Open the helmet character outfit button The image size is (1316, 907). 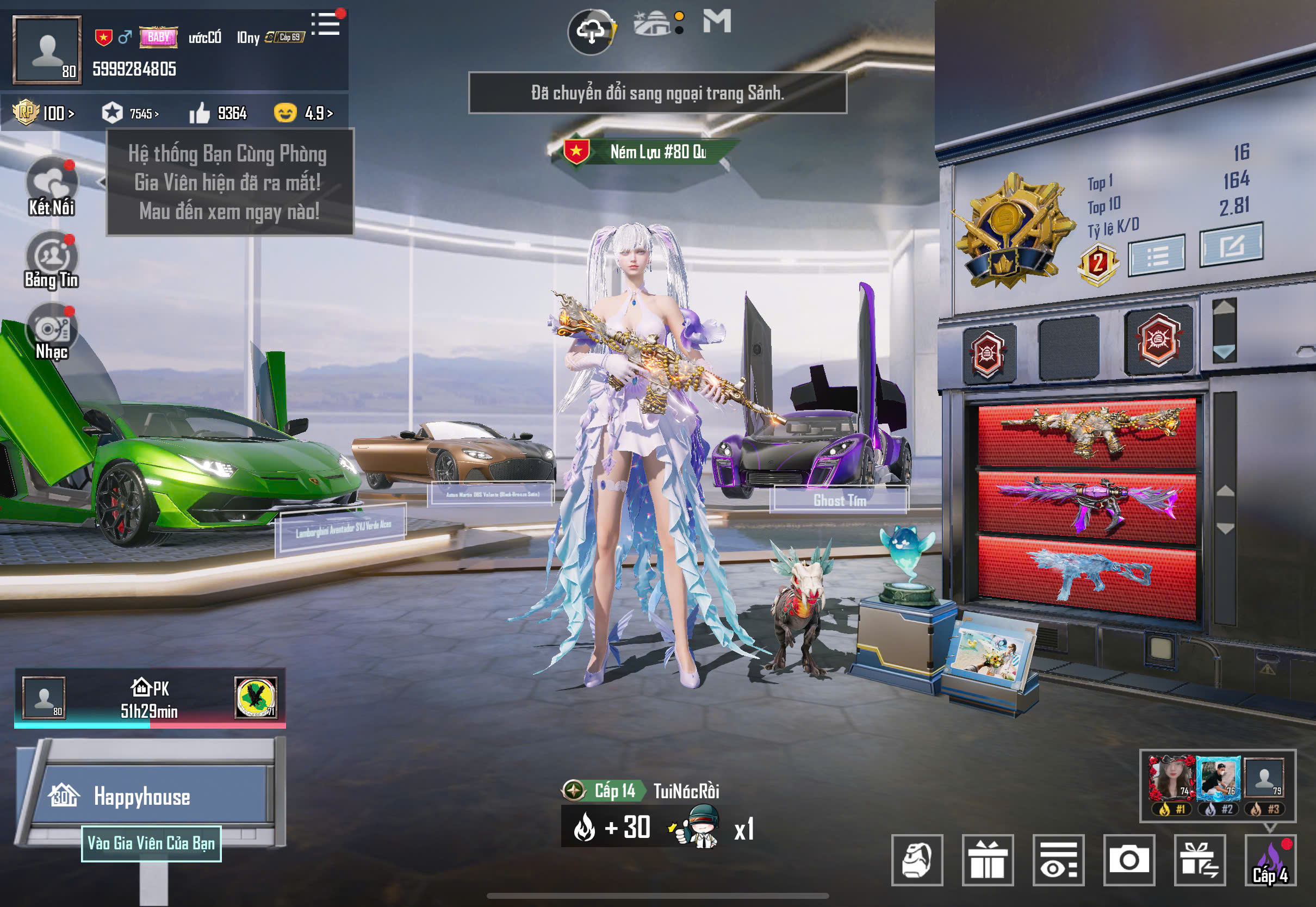tap(917, 860)
